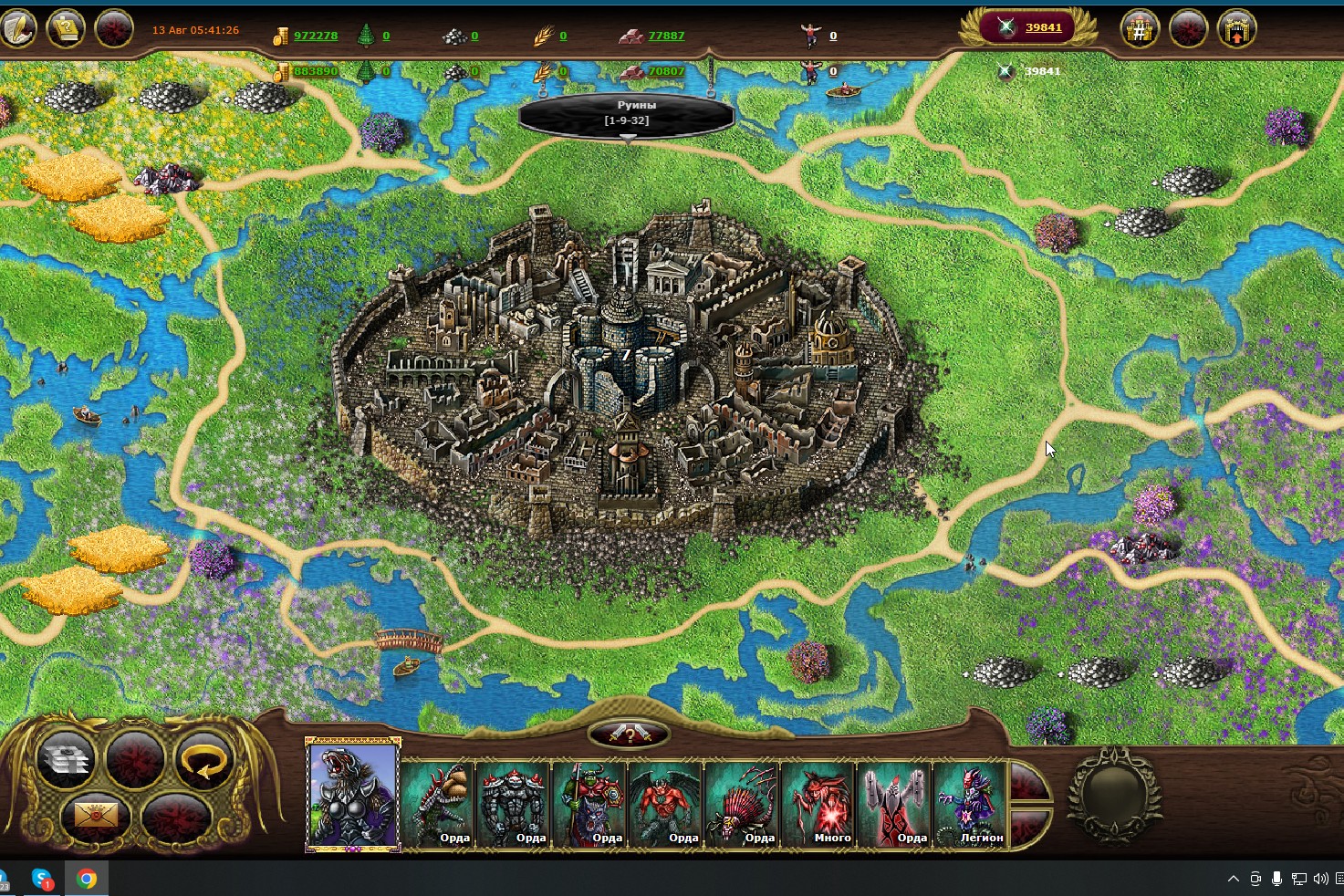Open the crossed swords question mark help
Viewport: 1344px width, 896px height.
629,734
